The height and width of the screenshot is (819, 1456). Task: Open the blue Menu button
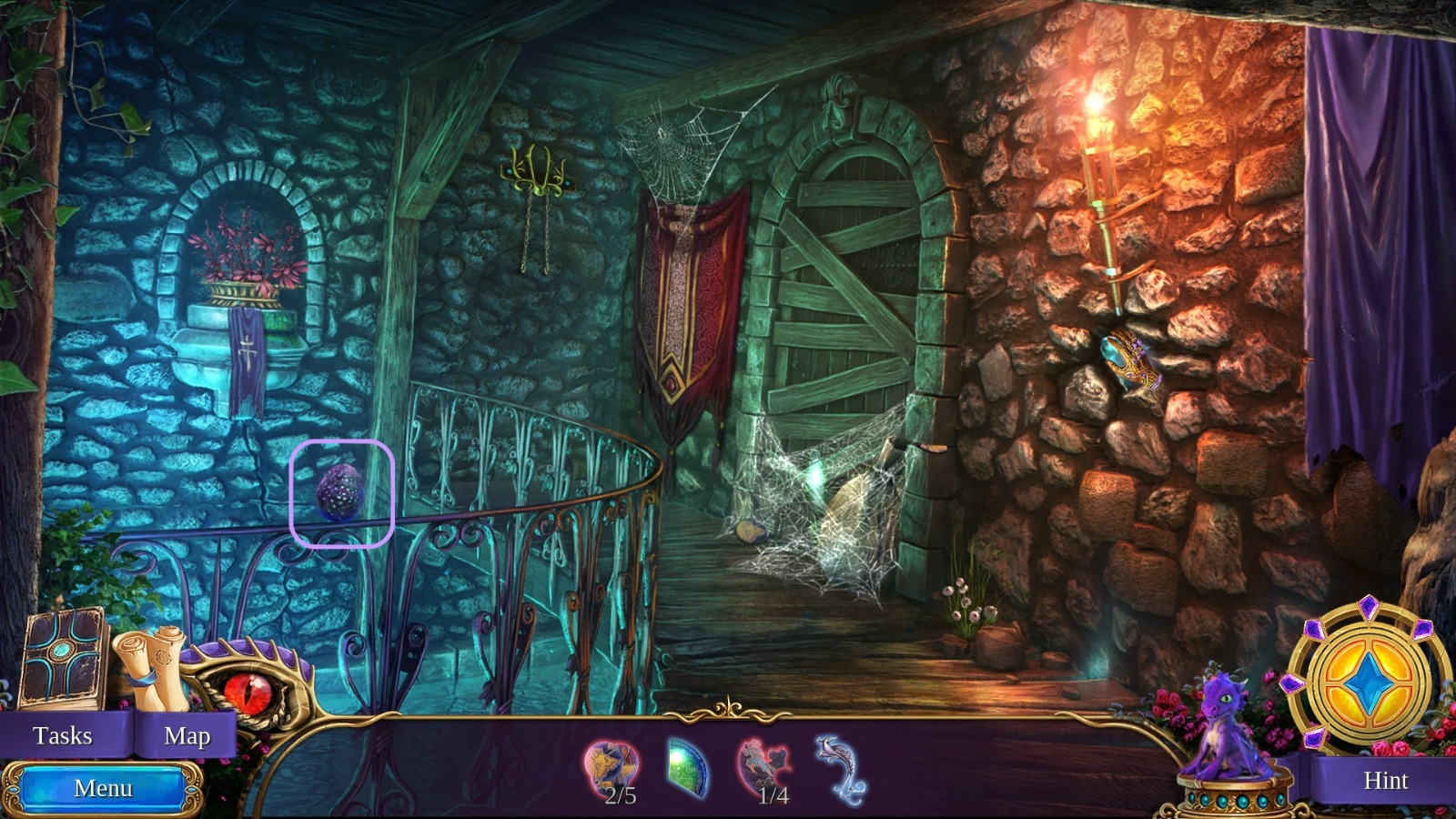point(103,788)
